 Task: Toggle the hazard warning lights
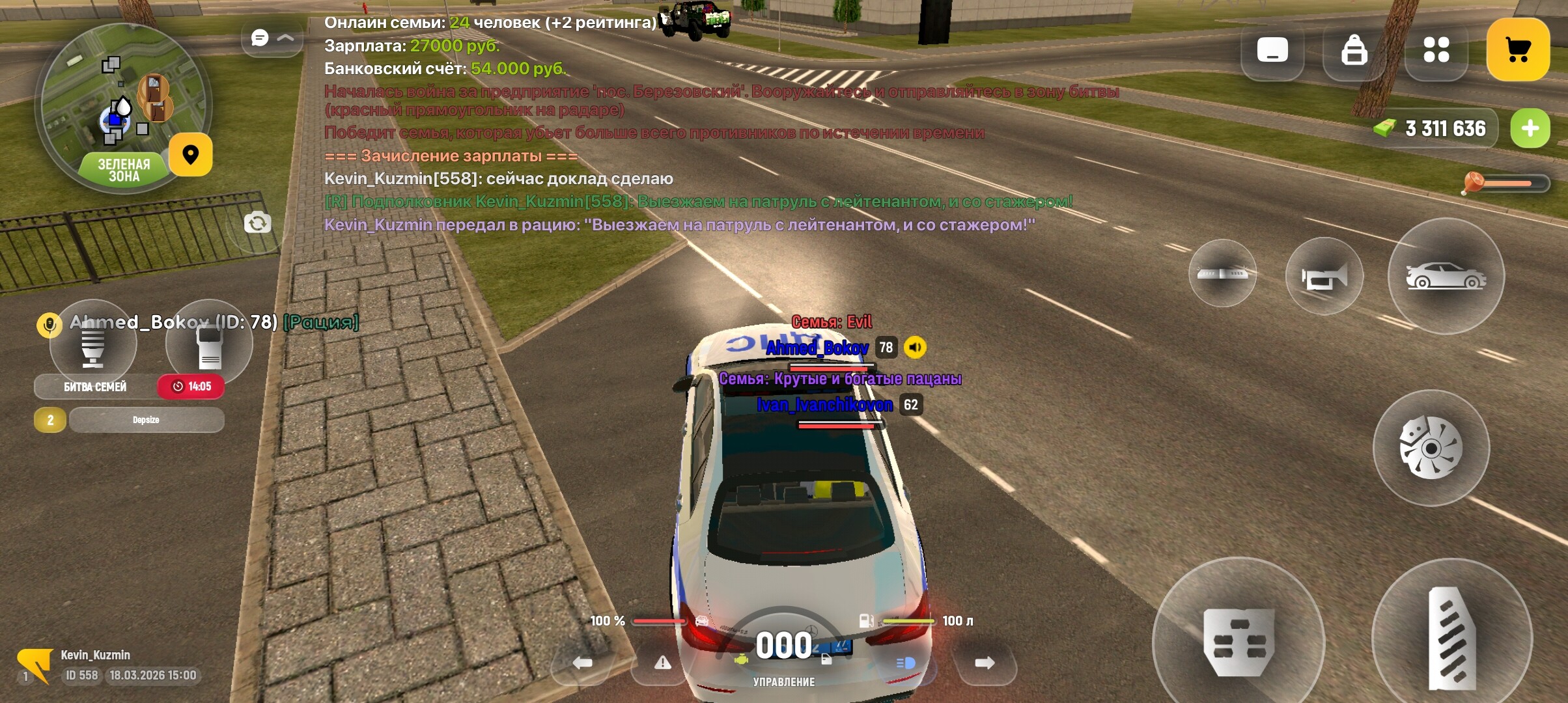(x=662, y=663)
